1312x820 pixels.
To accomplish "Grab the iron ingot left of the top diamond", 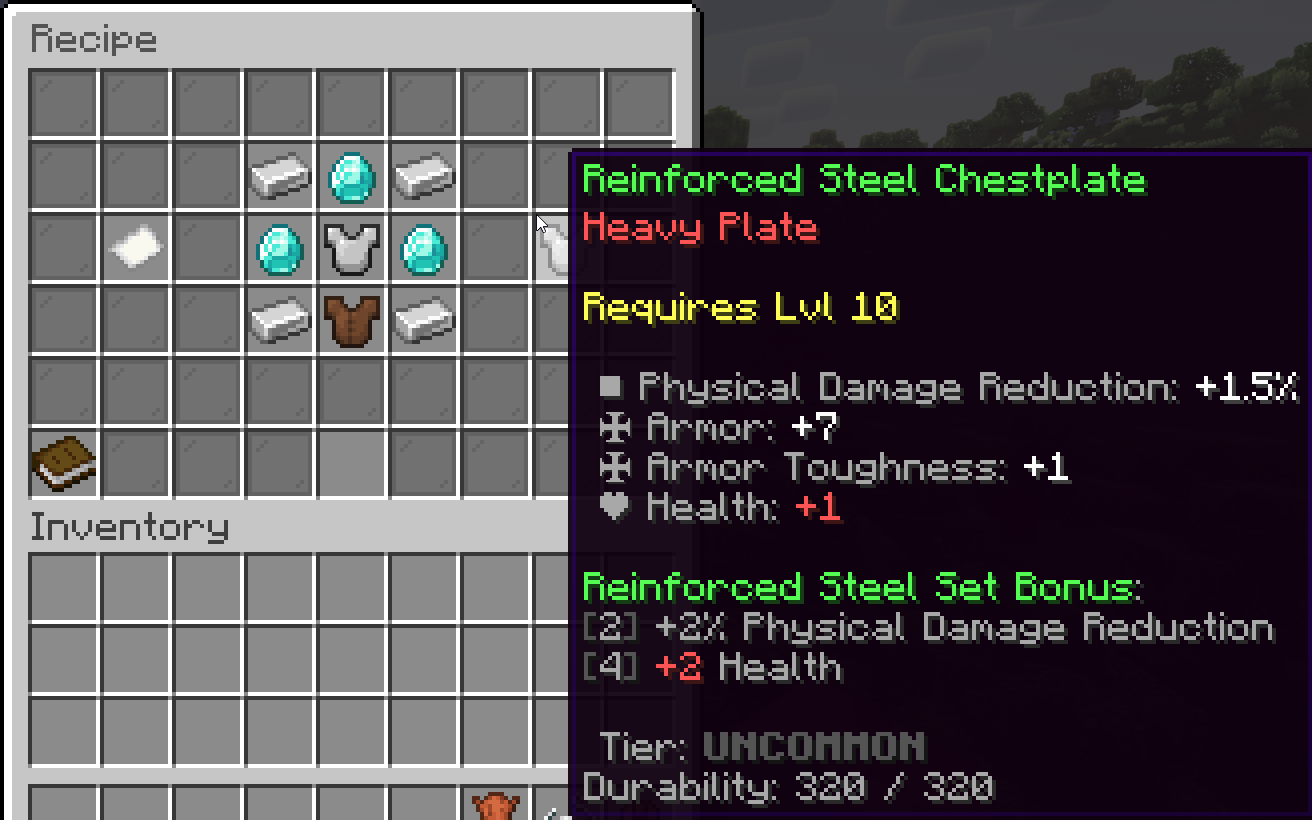I will click(x=279, y=175).
